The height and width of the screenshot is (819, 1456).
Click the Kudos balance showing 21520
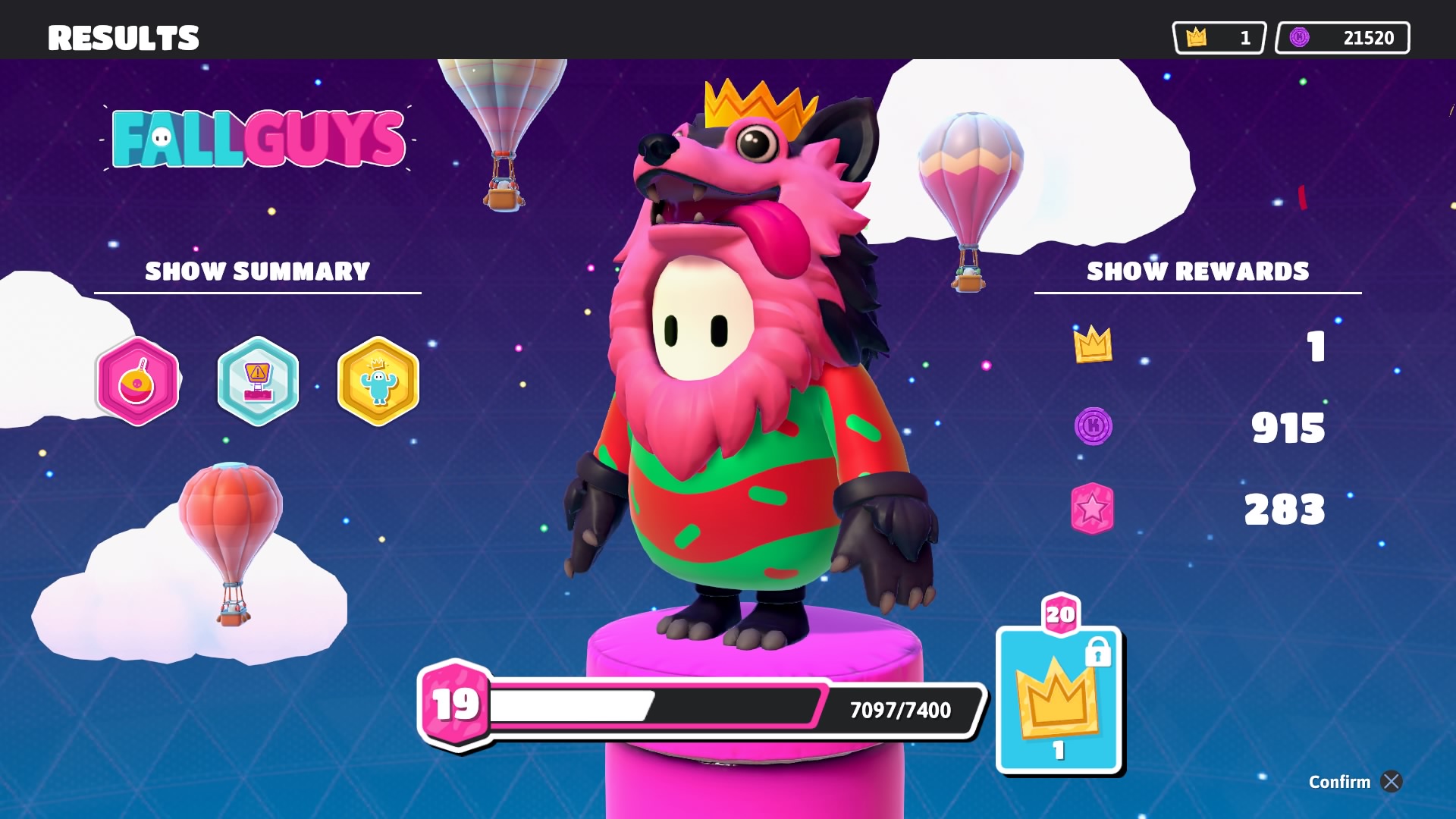1342,37
